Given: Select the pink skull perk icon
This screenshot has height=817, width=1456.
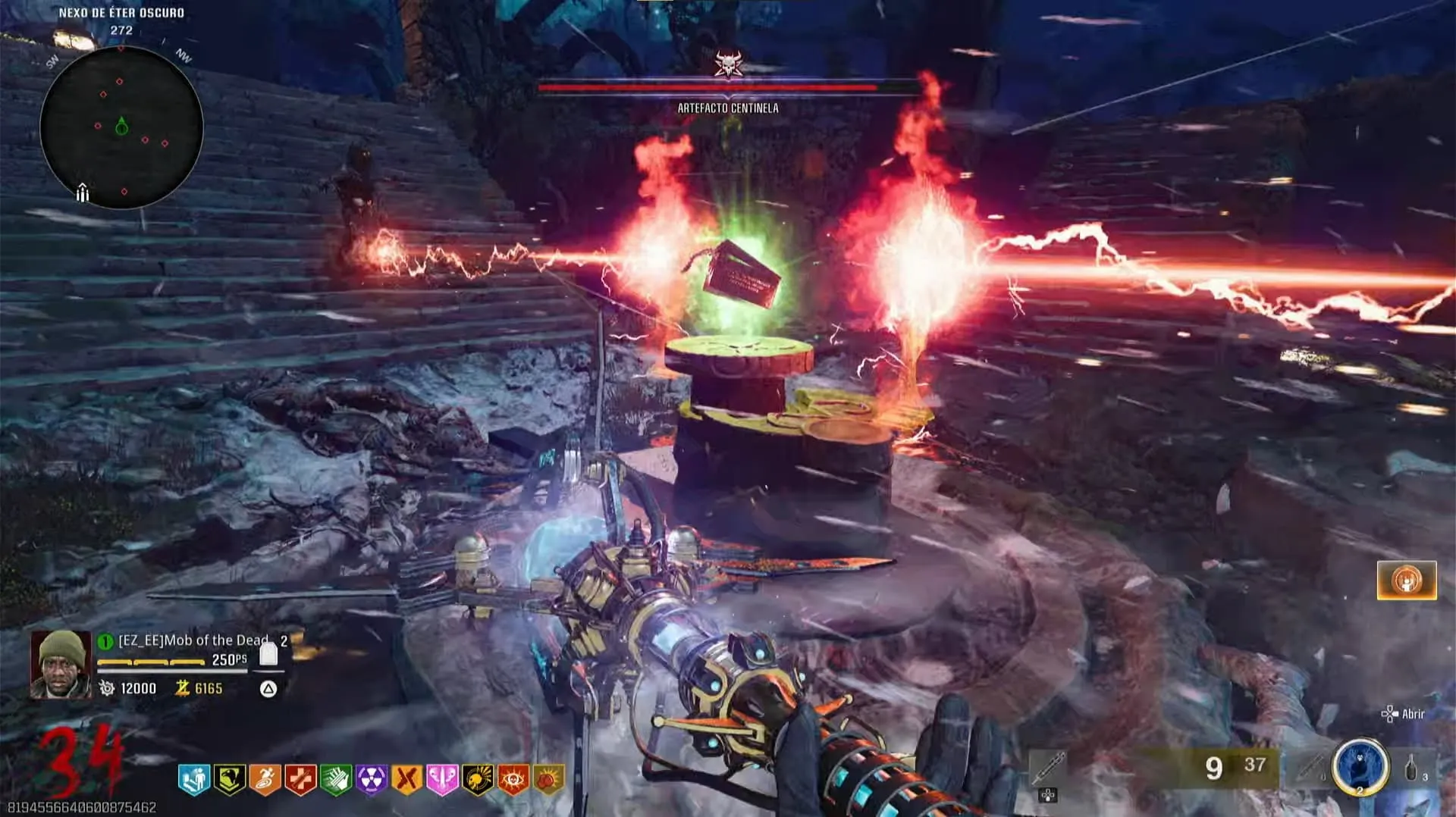Looking at the screenshot, I should click(442, 779).
